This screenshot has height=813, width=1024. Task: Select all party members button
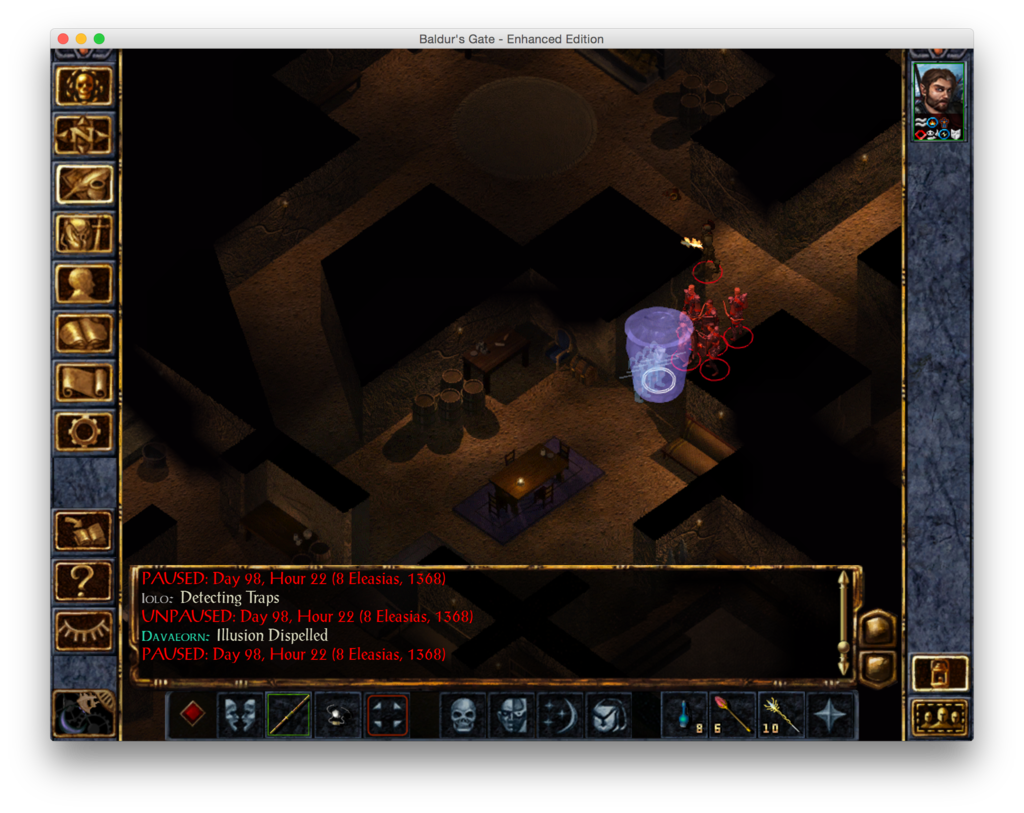pos(940,716)
